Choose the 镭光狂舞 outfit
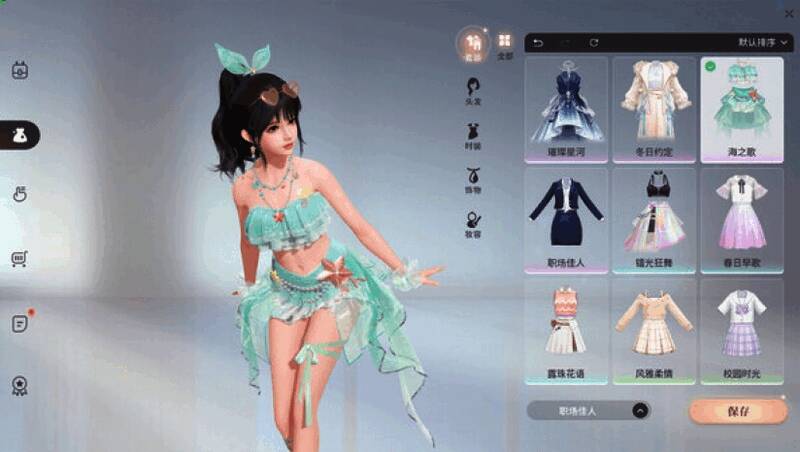Screen dimensions: 800x452 point(654,220)
